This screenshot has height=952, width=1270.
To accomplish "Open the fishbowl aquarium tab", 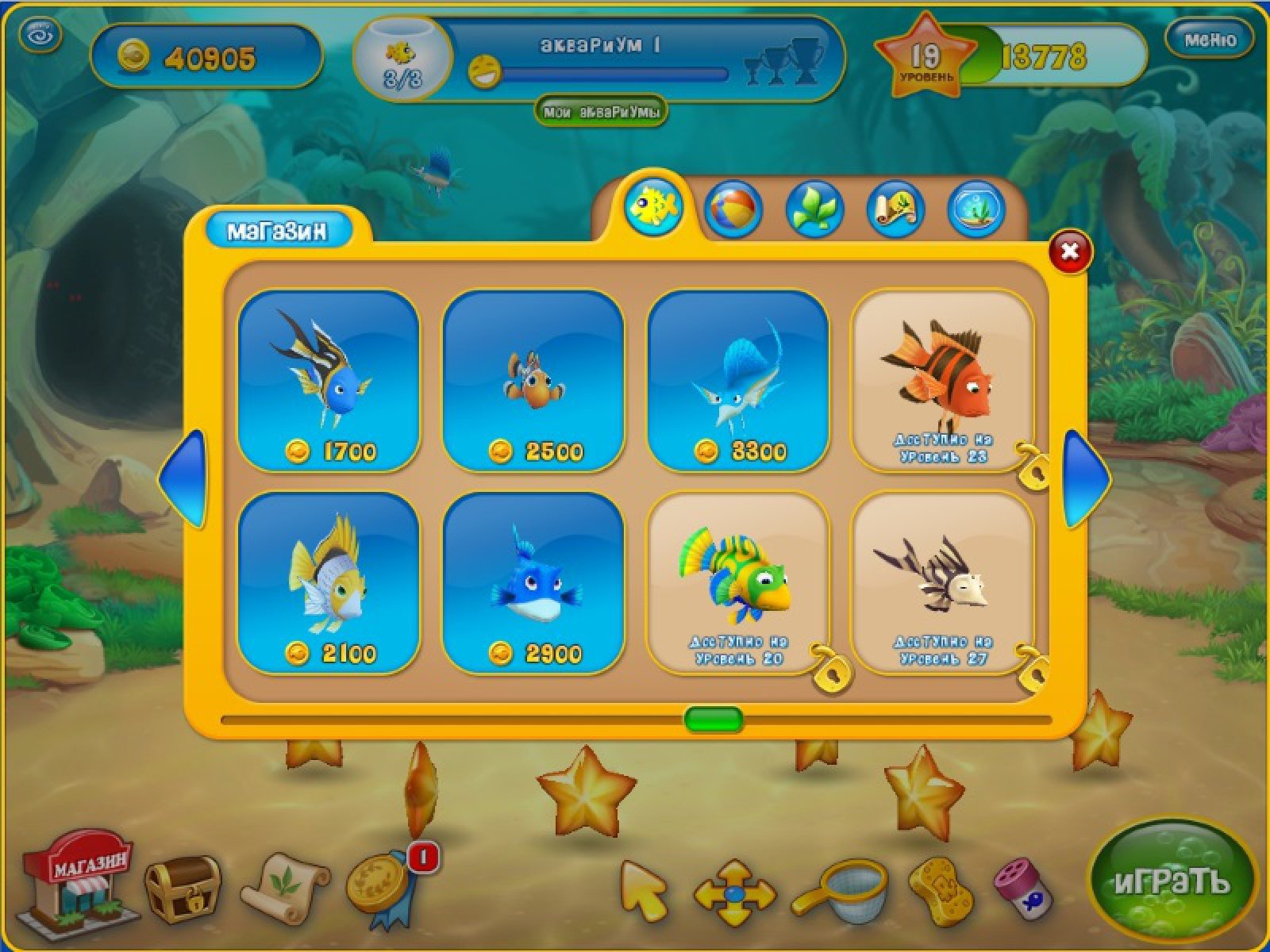I will click(x=976, y=209).
